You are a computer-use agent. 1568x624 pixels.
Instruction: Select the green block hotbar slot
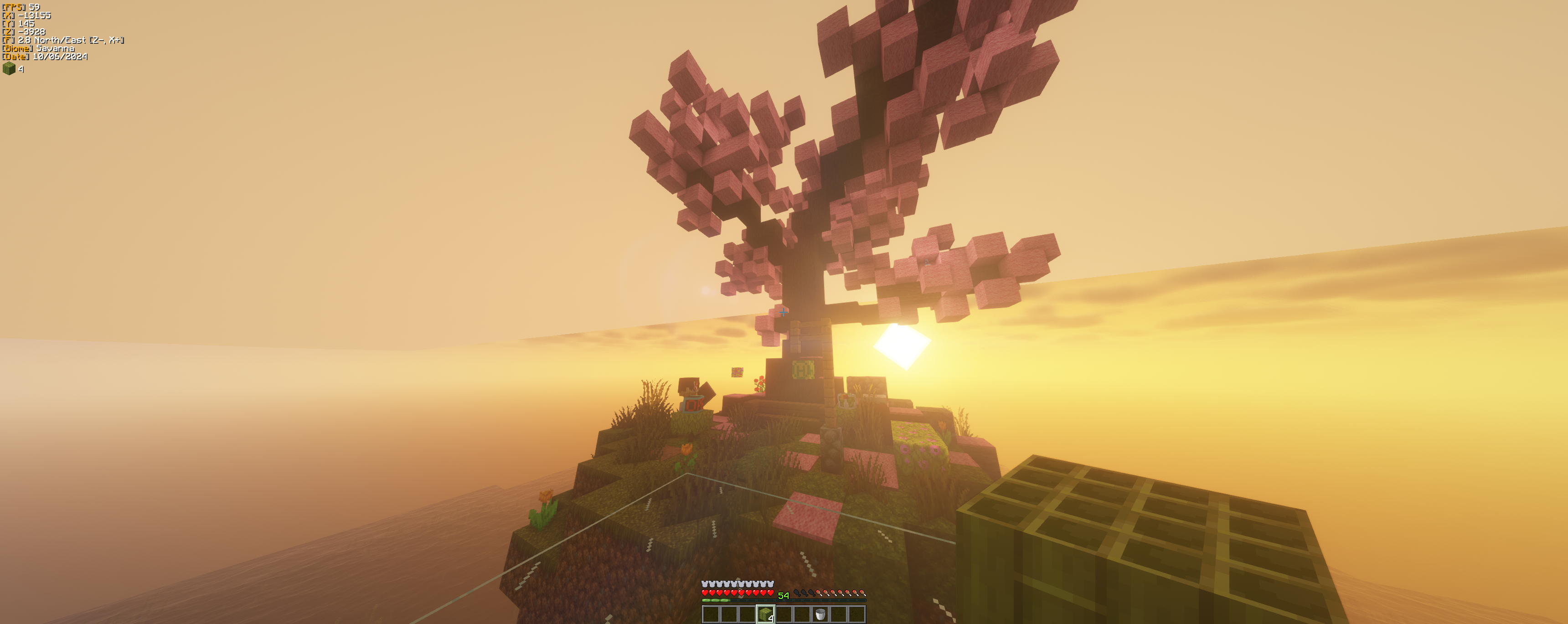coord(765,614)
